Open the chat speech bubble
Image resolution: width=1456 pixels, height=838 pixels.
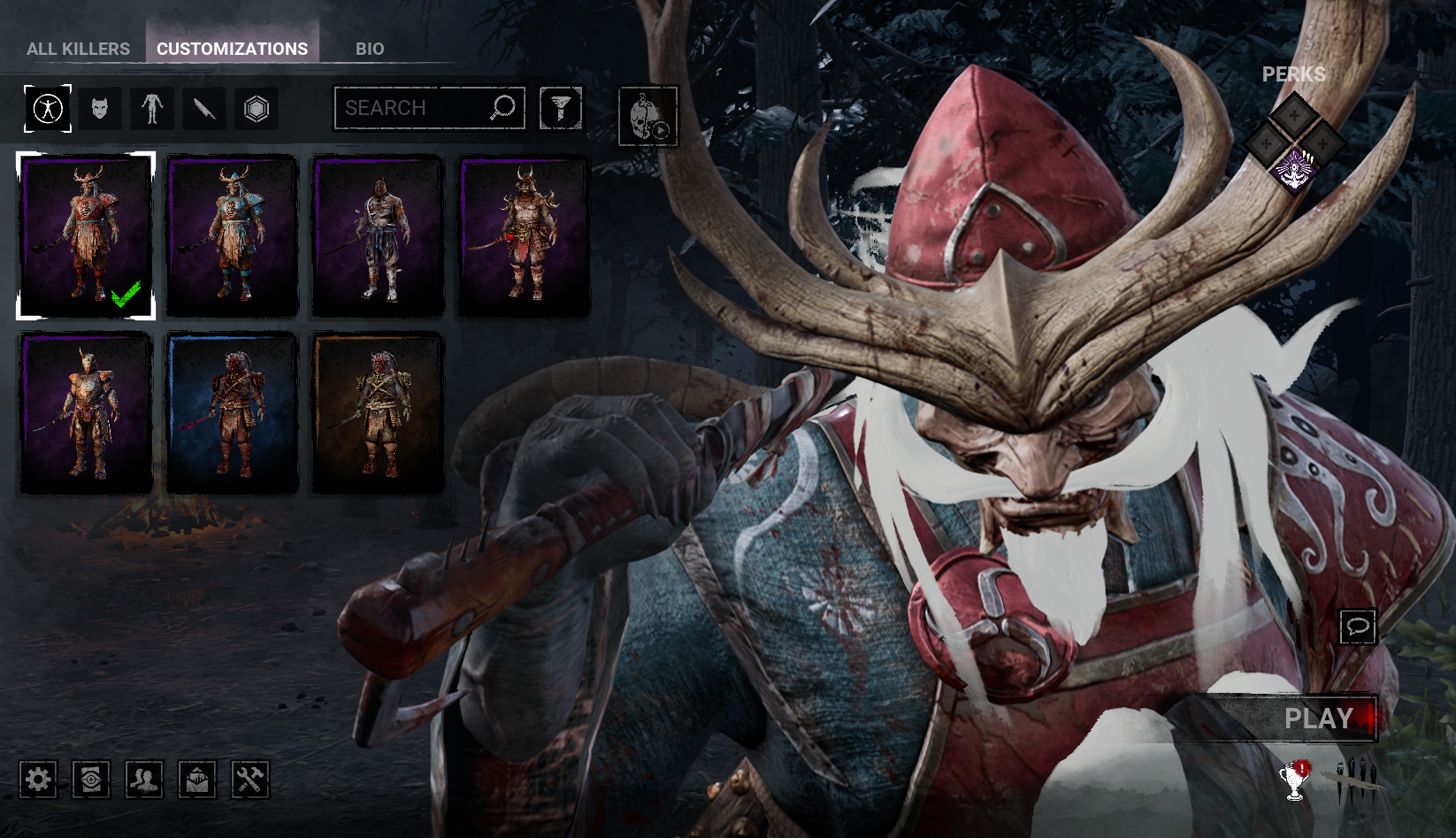[1358, 627]
